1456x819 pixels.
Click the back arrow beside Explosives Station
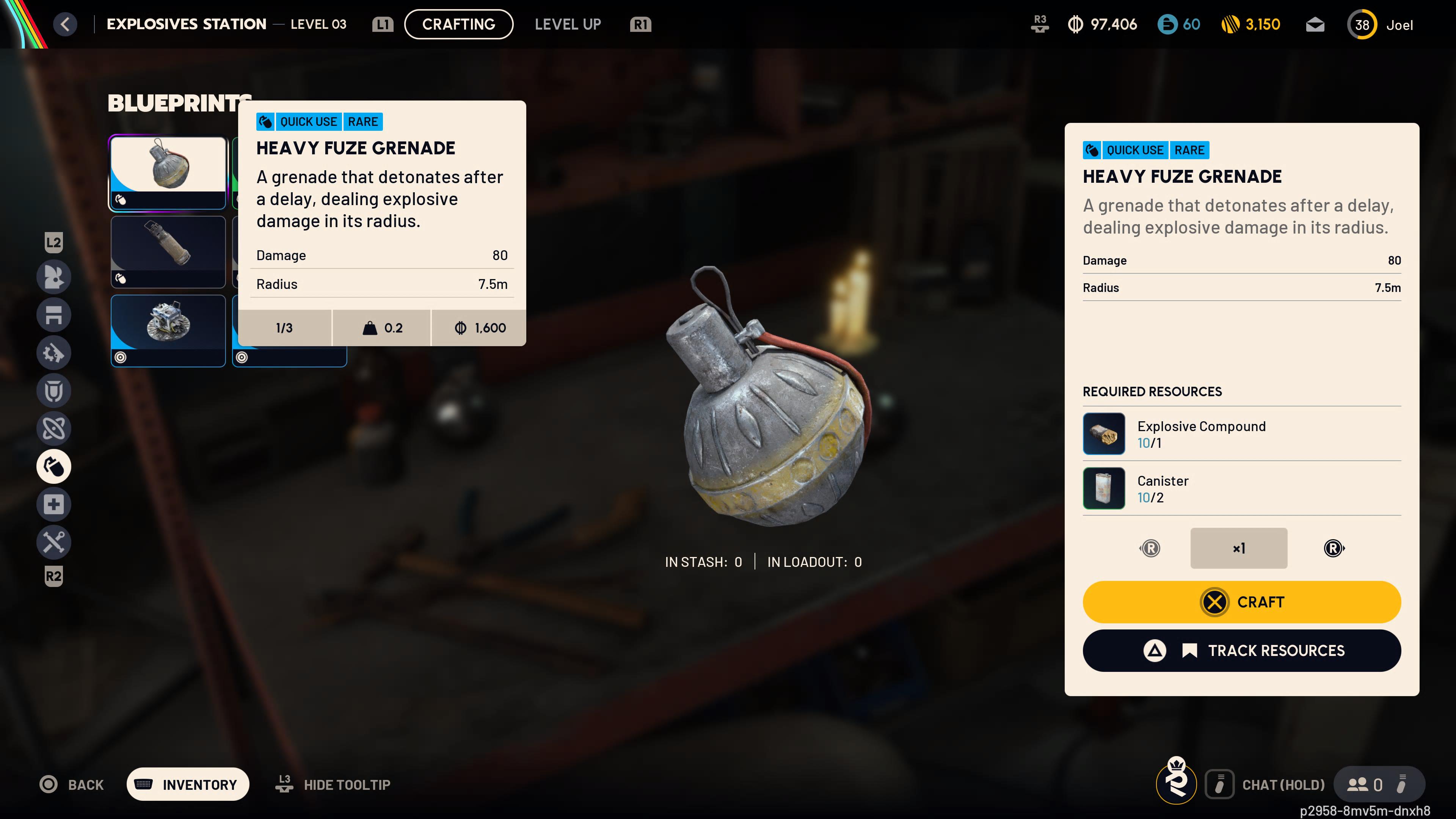coord(65,24)
